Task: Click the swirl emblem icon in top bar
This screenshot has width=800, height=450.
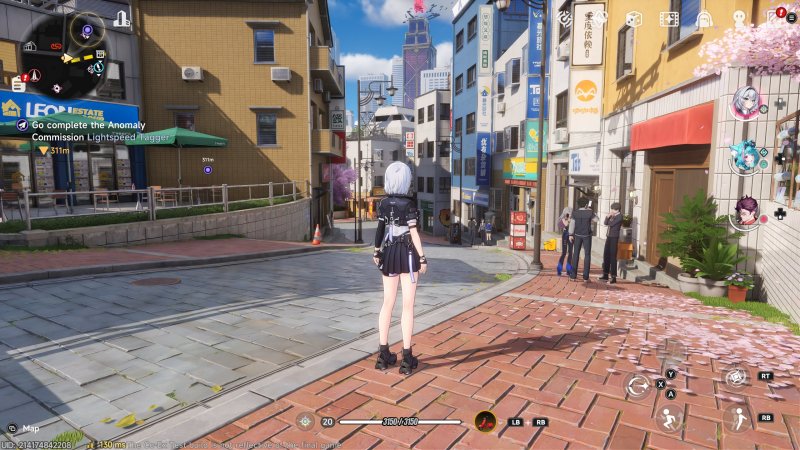Action: tap(566, 18)
